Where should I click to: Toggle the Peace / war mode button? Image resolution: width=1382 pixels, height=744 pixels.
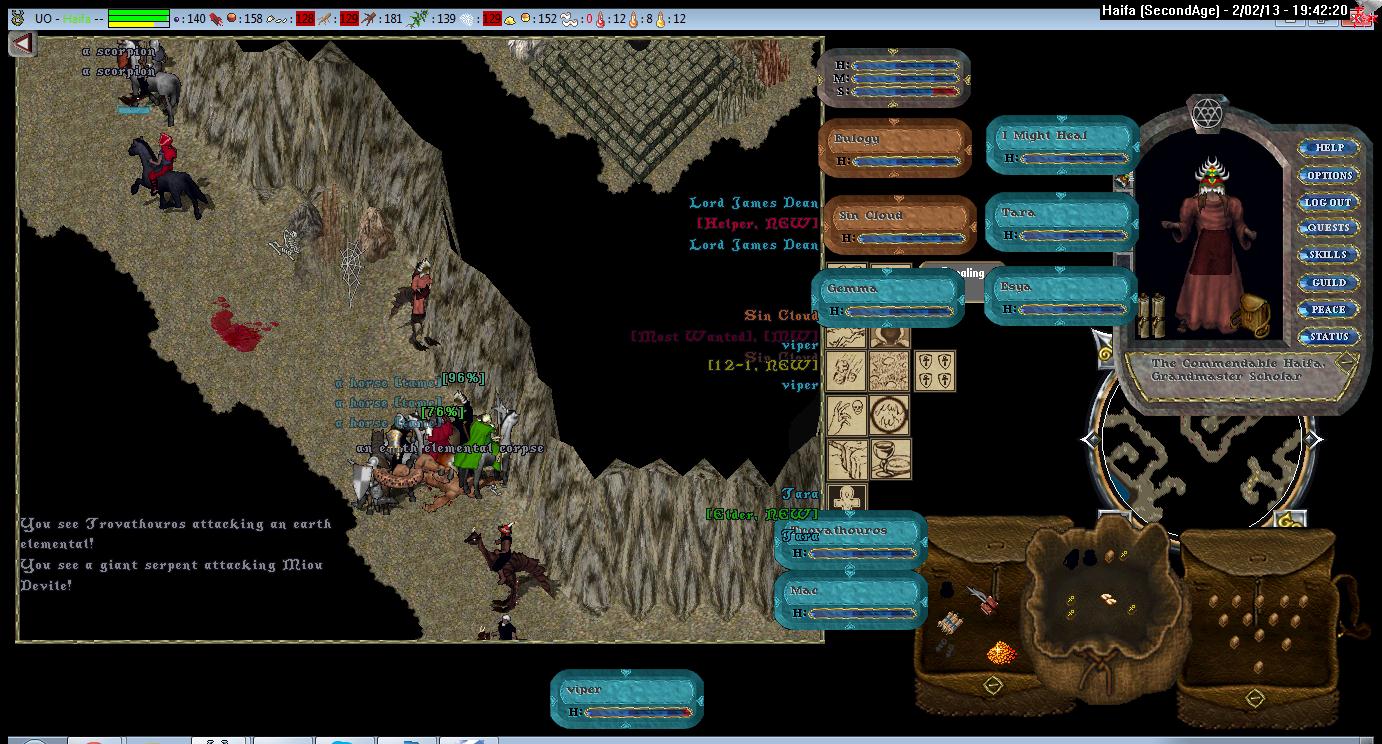pyautogui.click(x=1329, y=310)
